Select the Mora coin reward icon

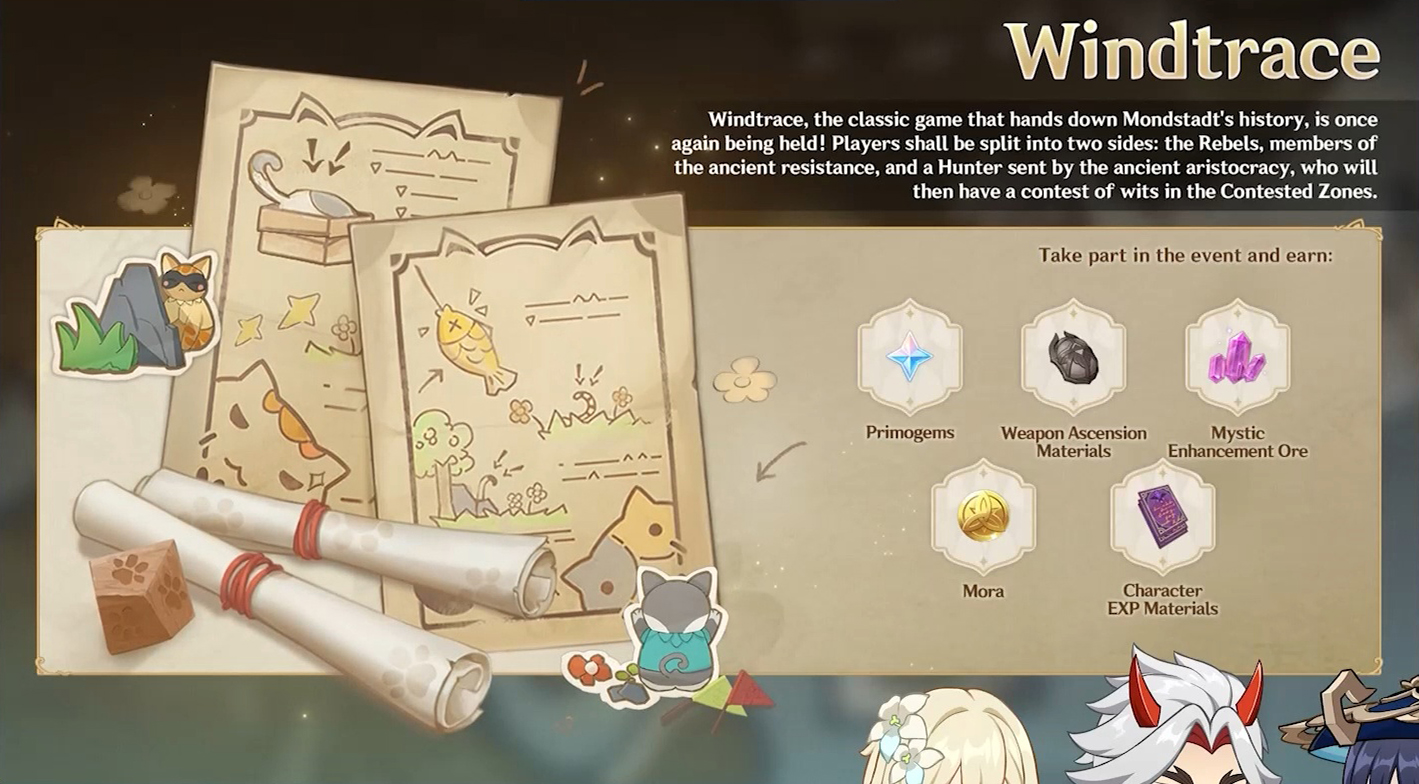pos(983,517)
